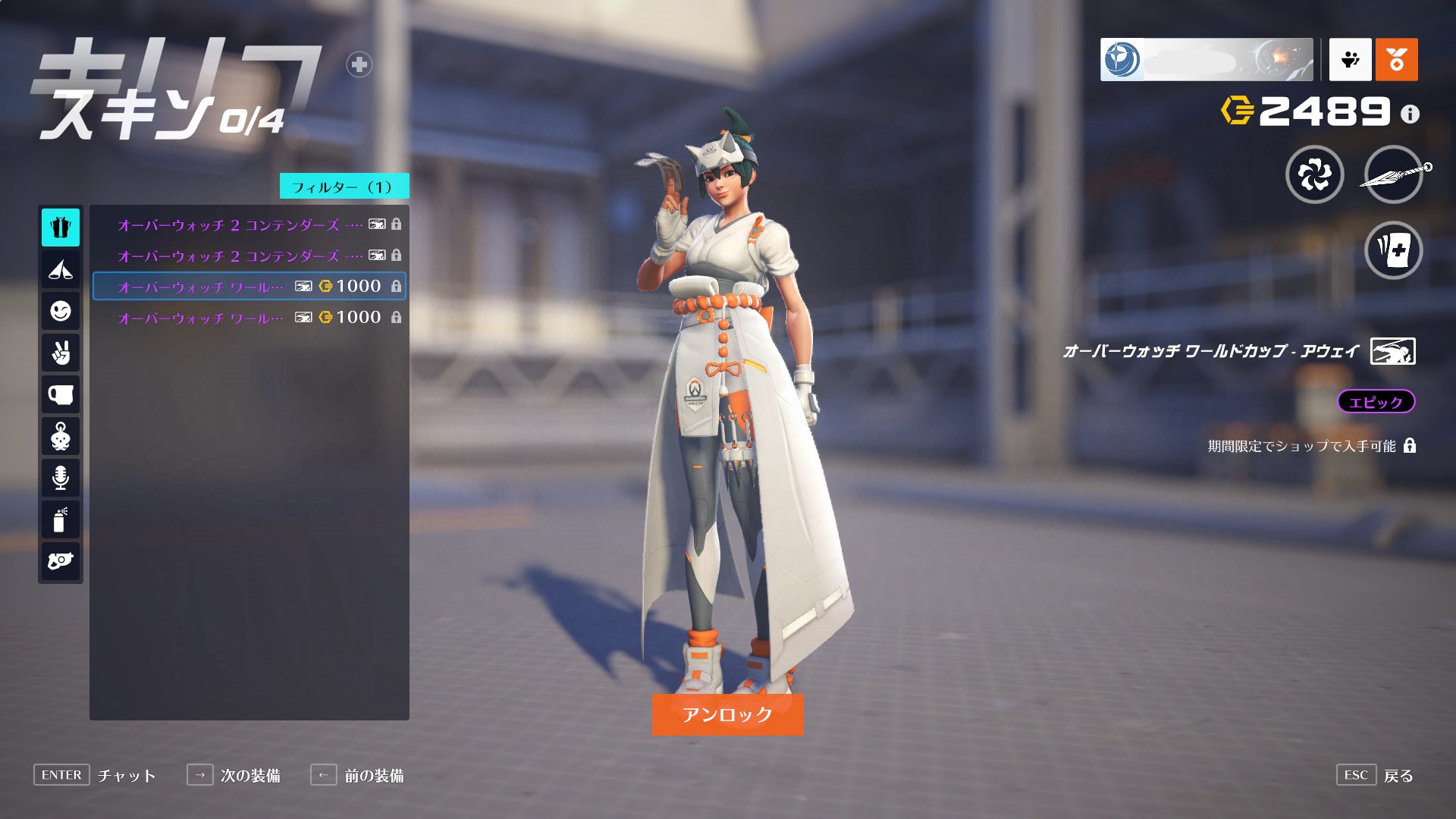Click the orange medal icon button
Viewport: 1456px width, 819px height.
(x=1396, y=59)
